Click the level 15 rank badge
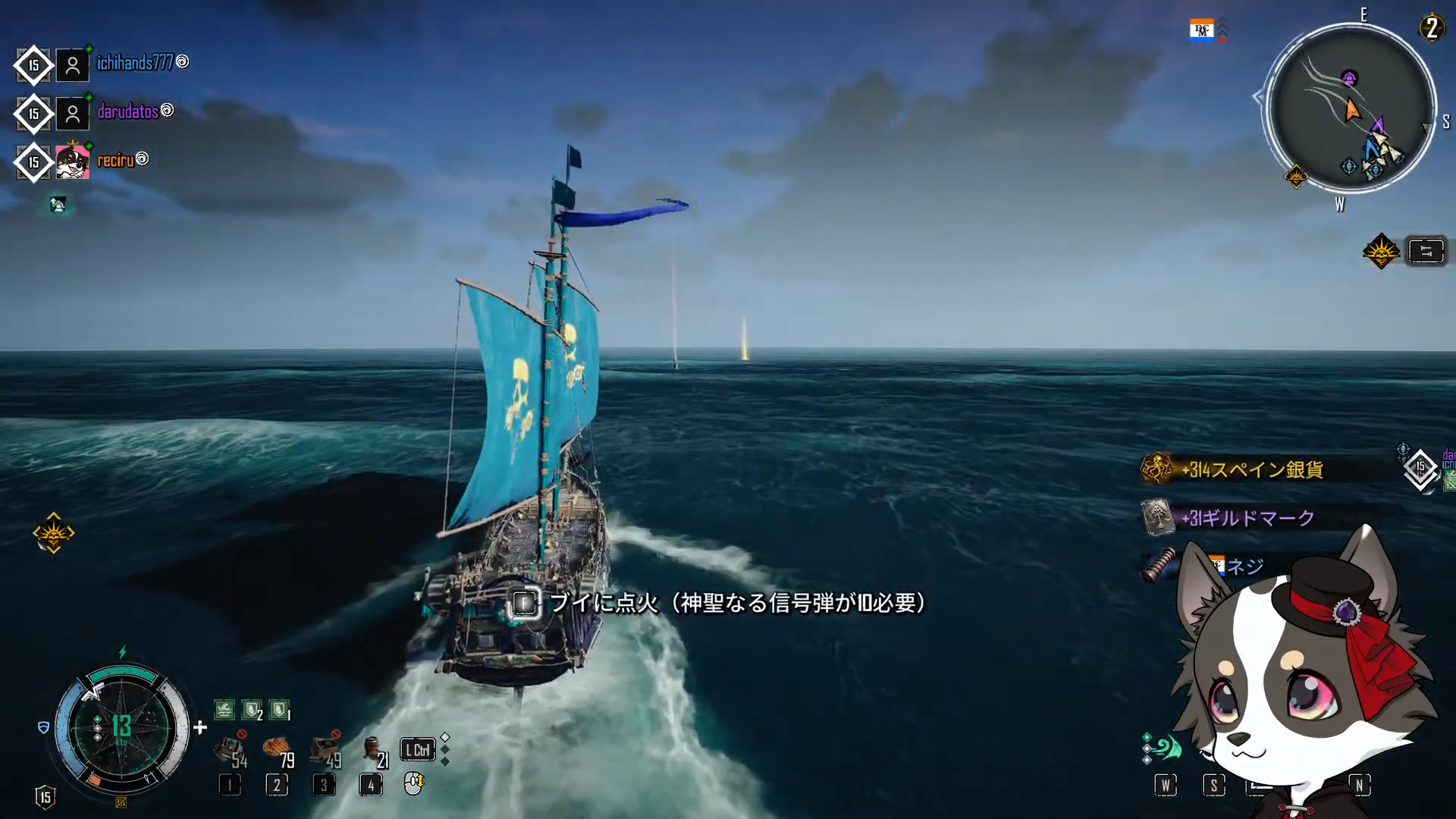 45,797
